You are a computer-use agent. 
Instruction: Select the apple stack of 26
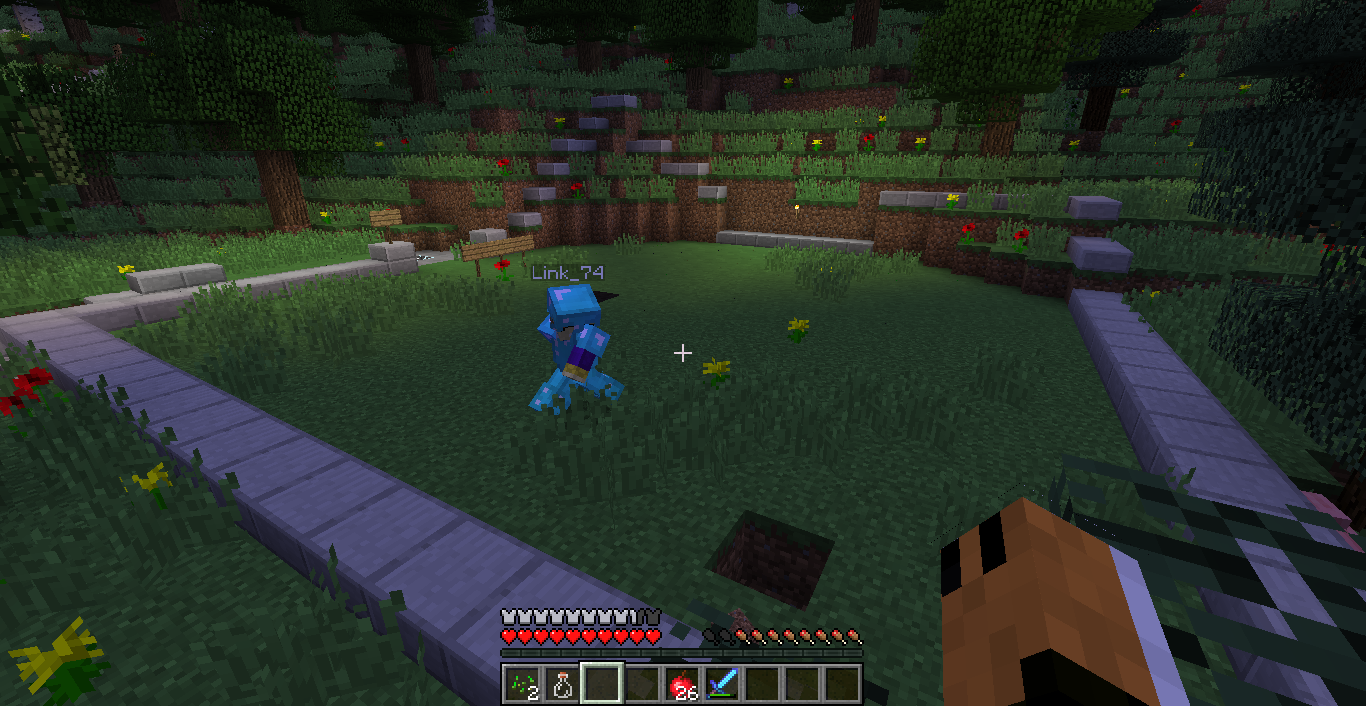coord(682,684)
